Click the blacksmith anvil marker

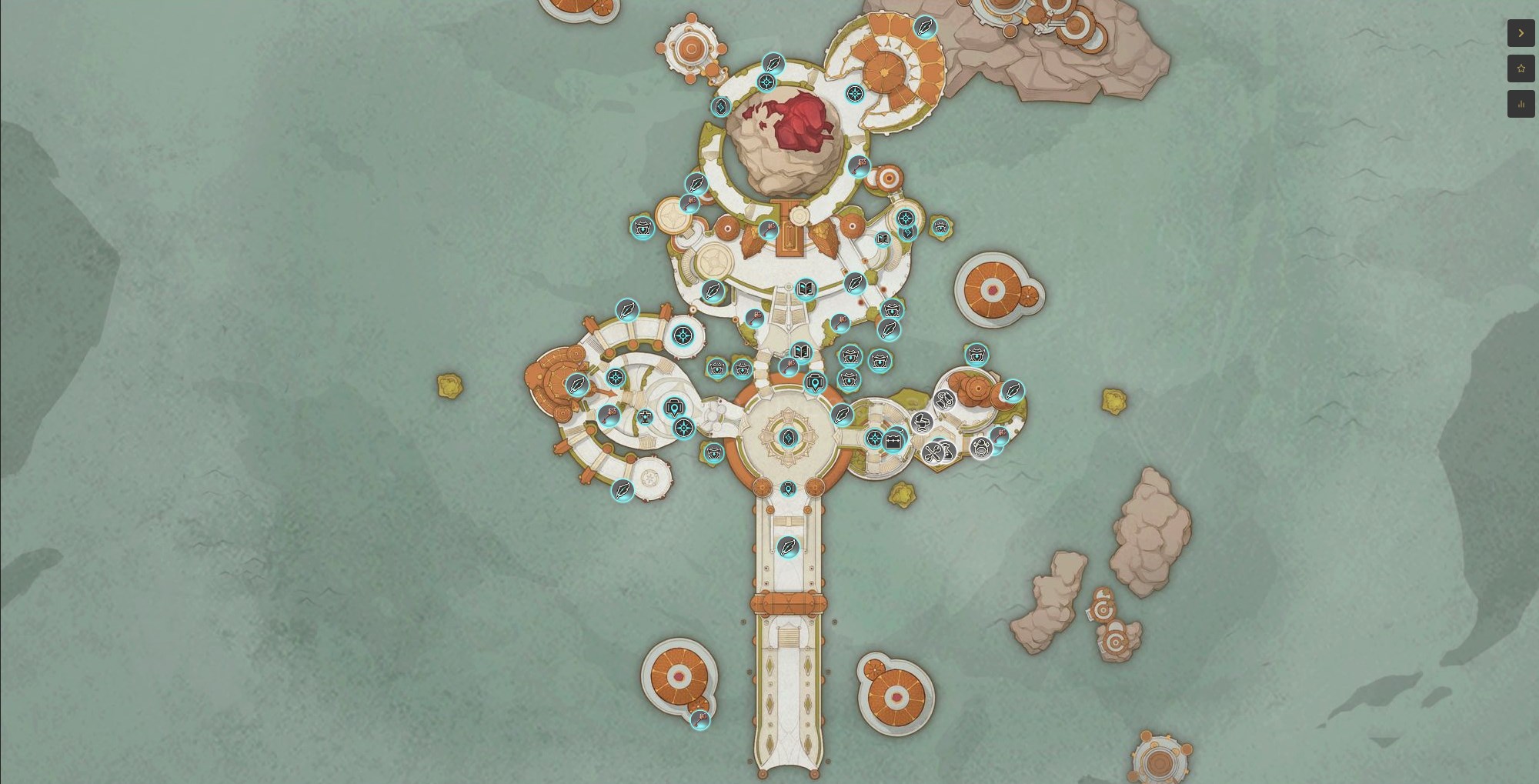point(921,423)
